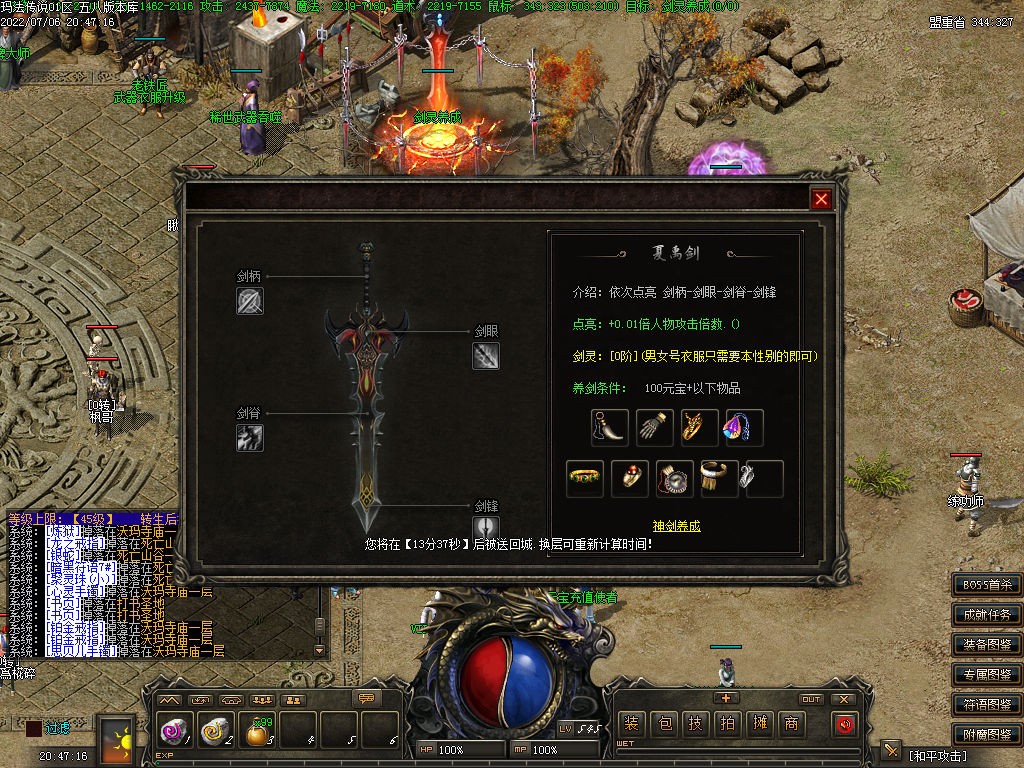Screen dimensions: 1024x768
Task: Use the golden fruit hotbar item
Action: (x=257, y=735)
